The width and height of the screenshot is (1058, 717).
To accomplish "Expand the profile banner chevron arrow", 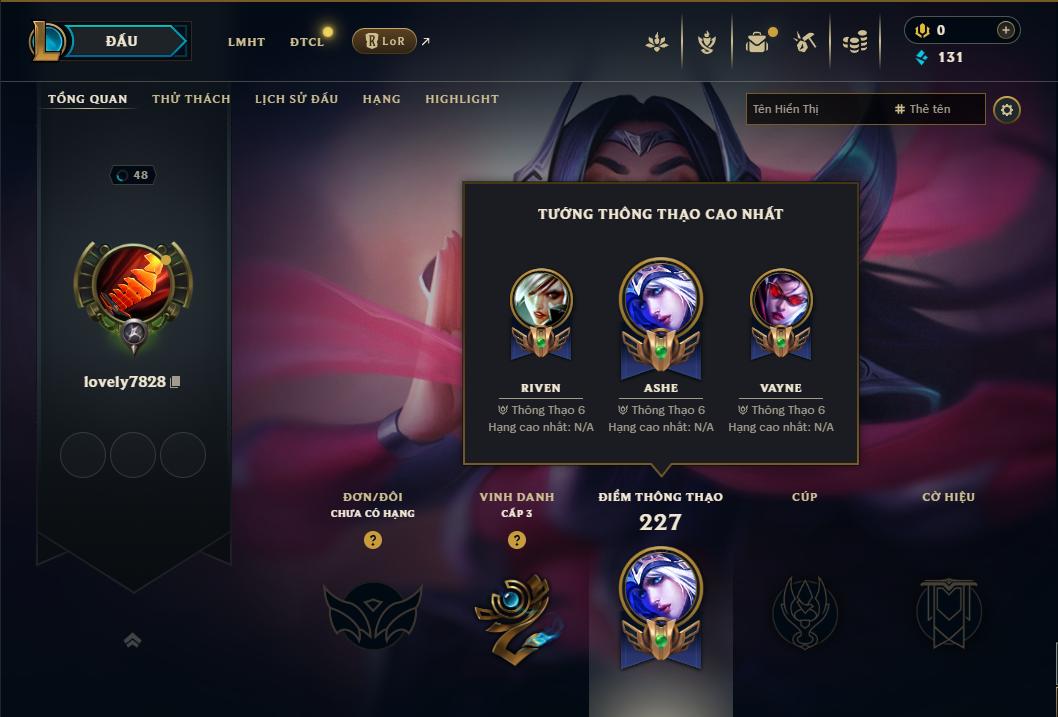I will coord(132,640).
